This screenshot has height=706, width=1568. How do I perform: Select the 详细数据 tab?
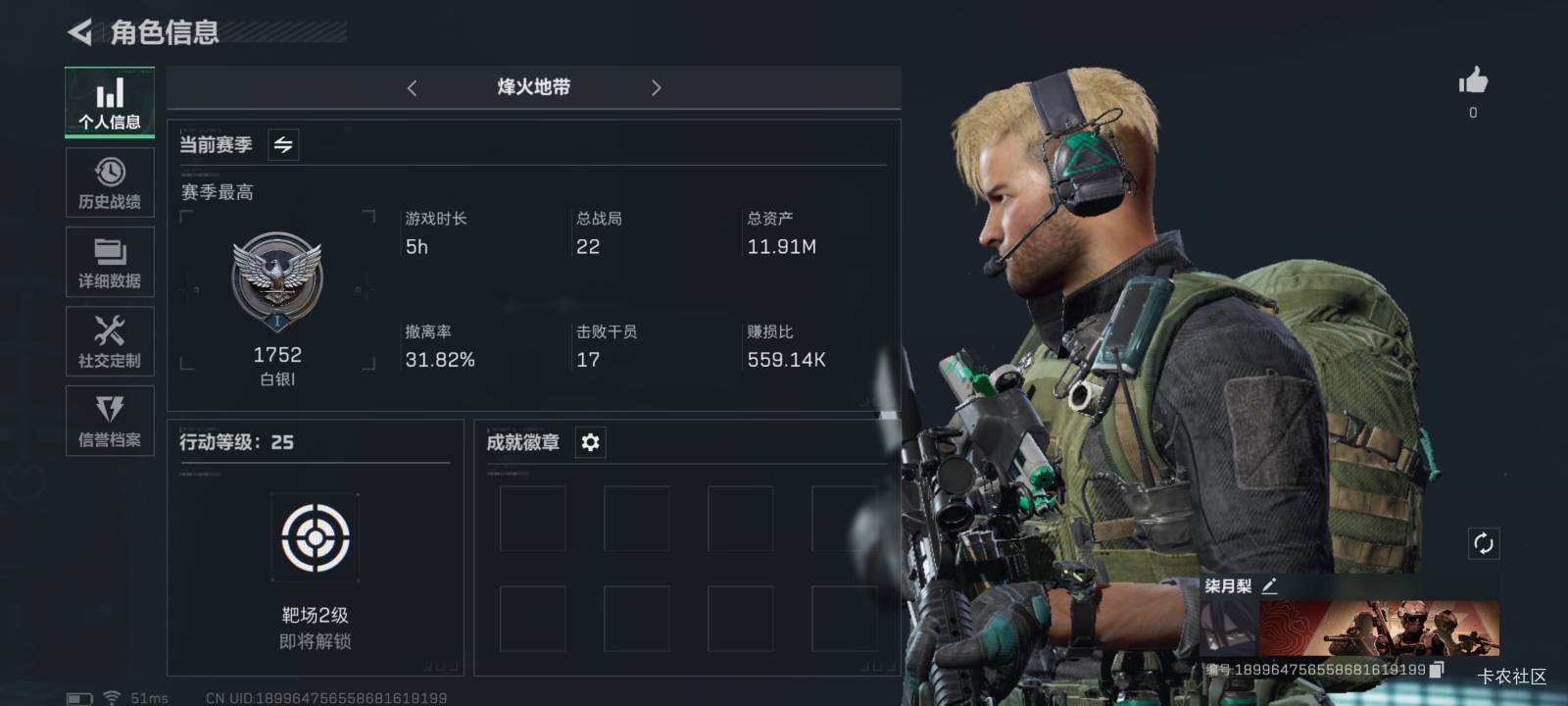[x=110, y=262]
